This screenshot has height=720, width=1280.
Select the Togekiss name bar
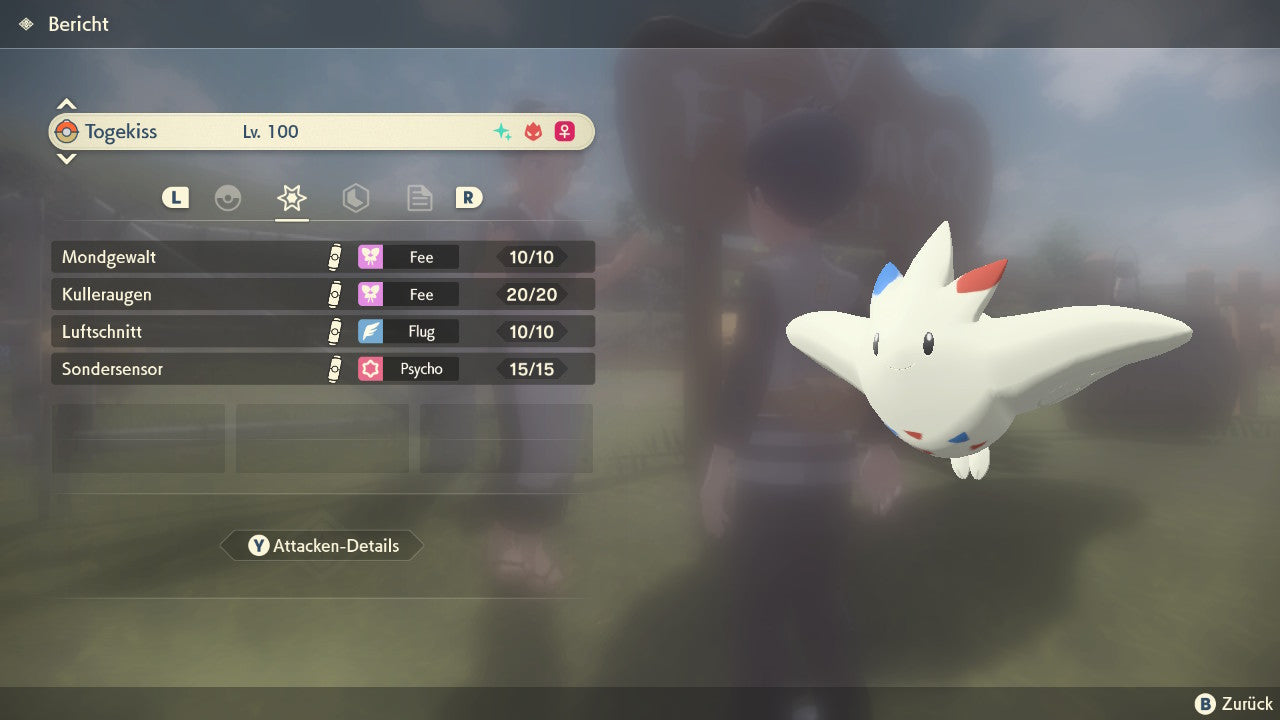pos(322,132)
